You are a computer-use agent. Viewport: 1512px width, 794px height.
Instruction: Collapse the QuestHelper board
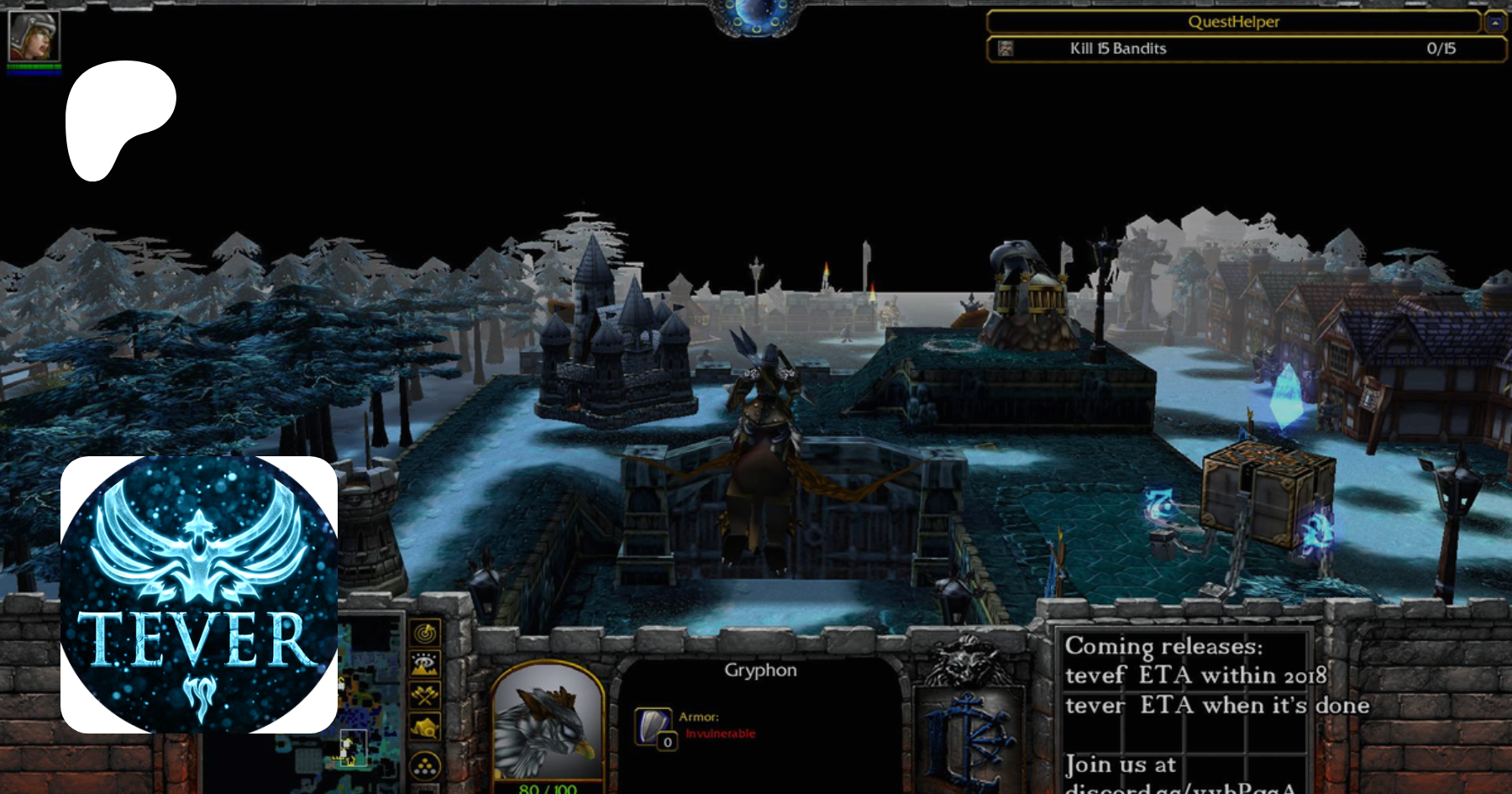pos(1495,23)
